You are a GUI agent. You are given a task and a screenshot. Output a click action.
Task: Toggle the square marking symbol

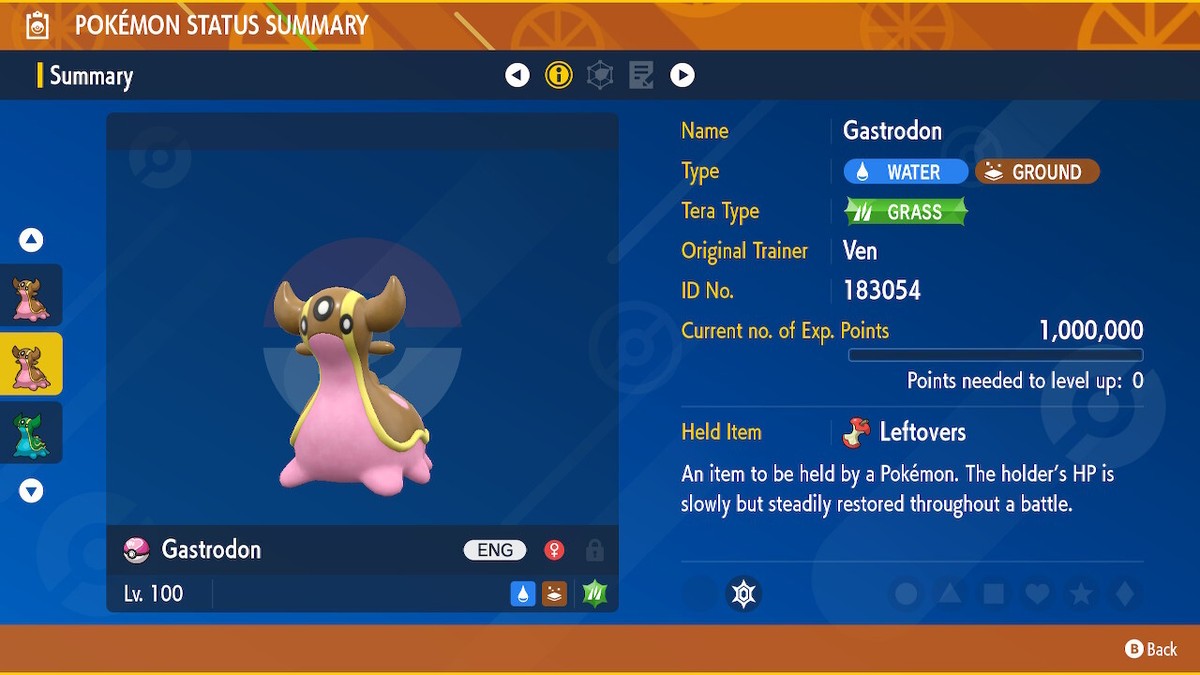(993, 594)
